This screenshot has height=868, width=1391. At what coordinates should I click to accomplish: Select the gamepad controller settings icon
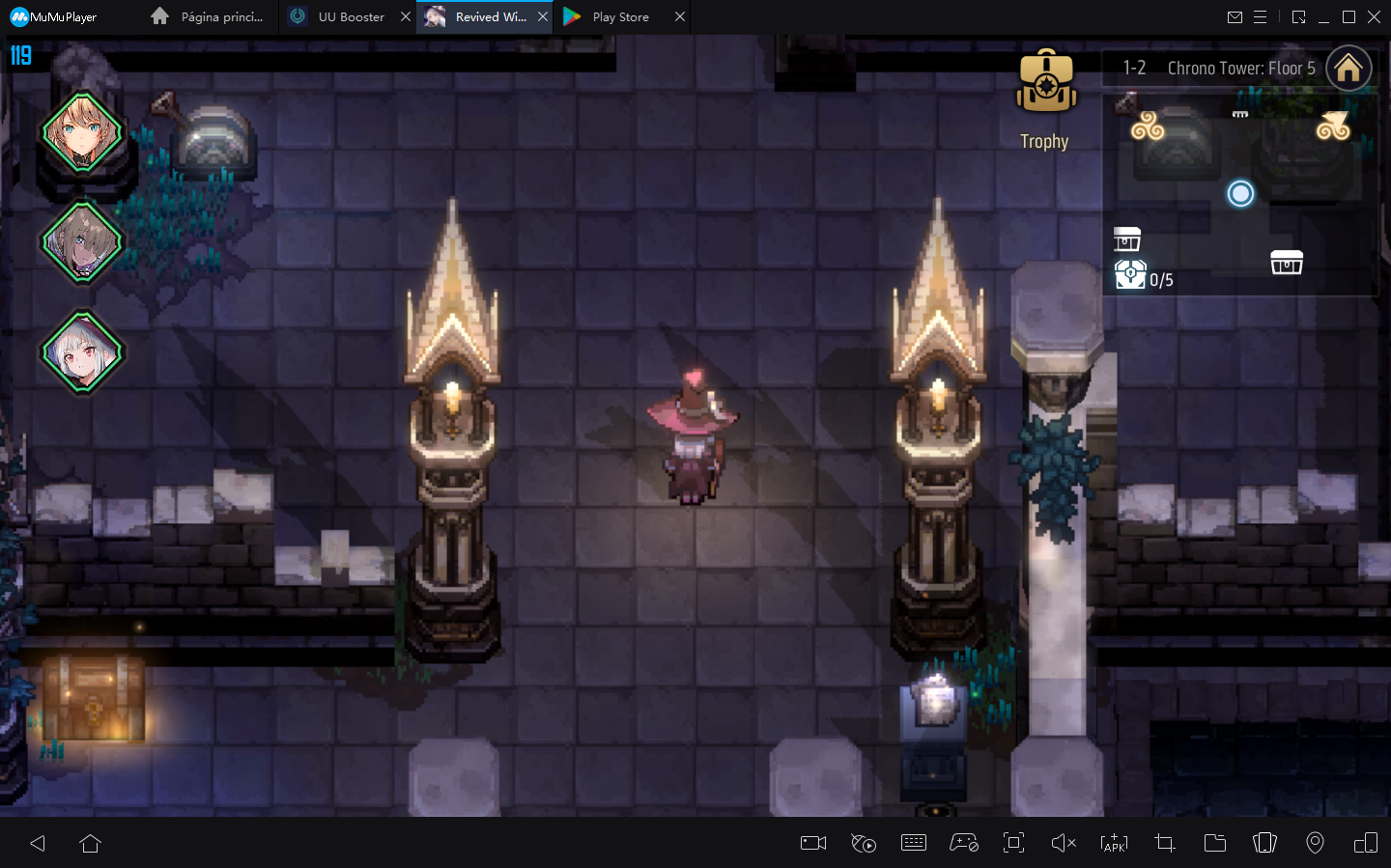coord(964,843)
